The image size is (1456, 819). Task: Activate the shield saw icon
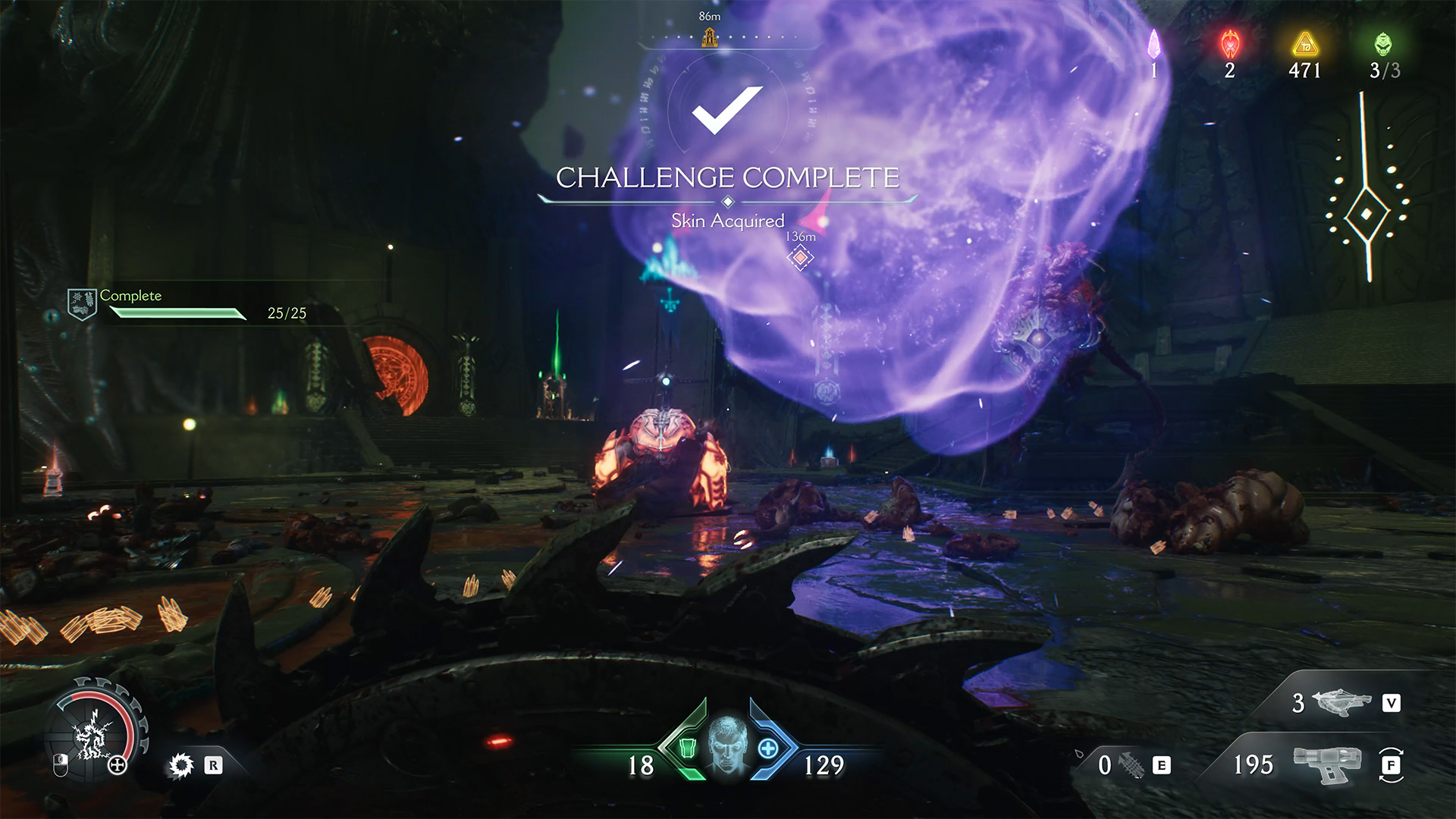click(x=181, y=765)
